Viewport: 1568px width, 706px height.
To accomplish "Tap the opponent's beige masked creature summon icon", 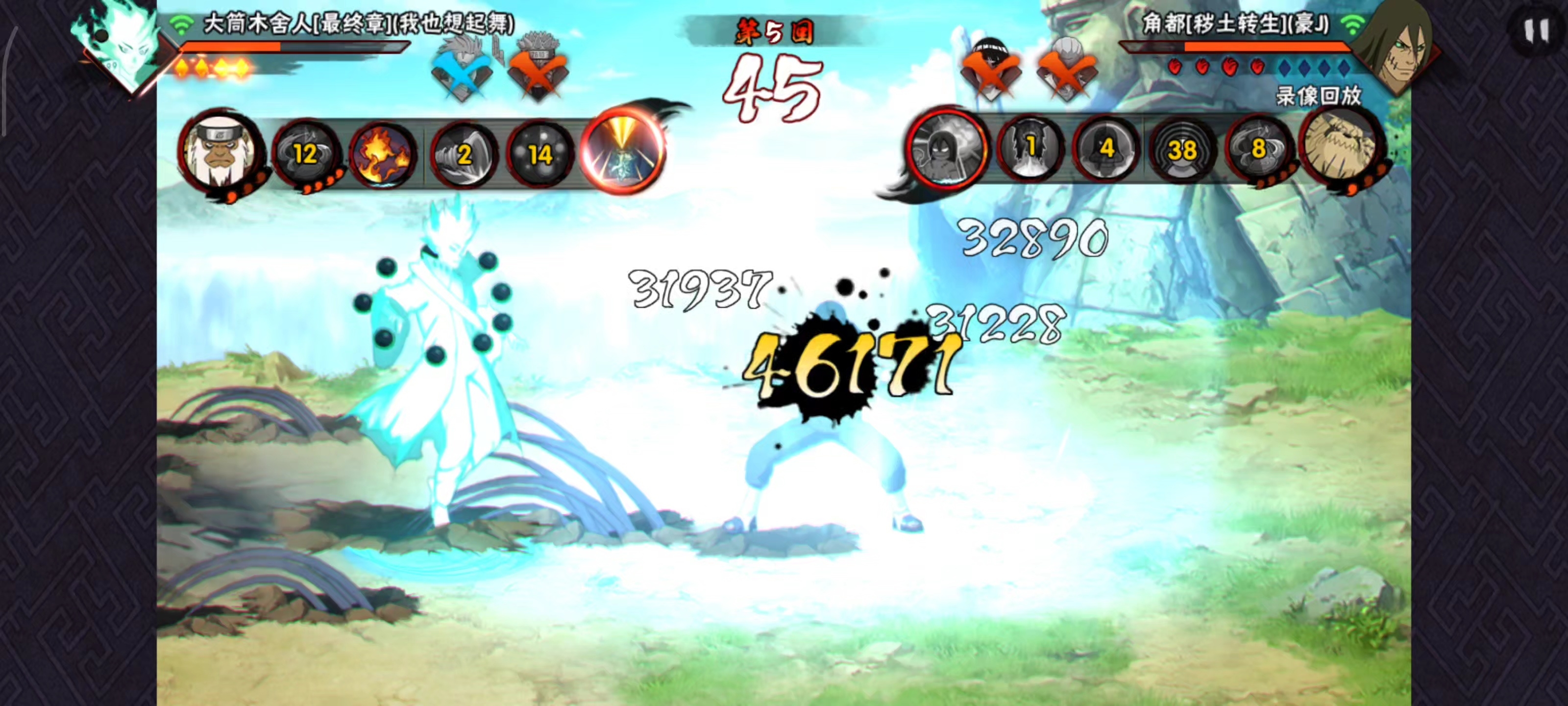I will pos(1340,146).
